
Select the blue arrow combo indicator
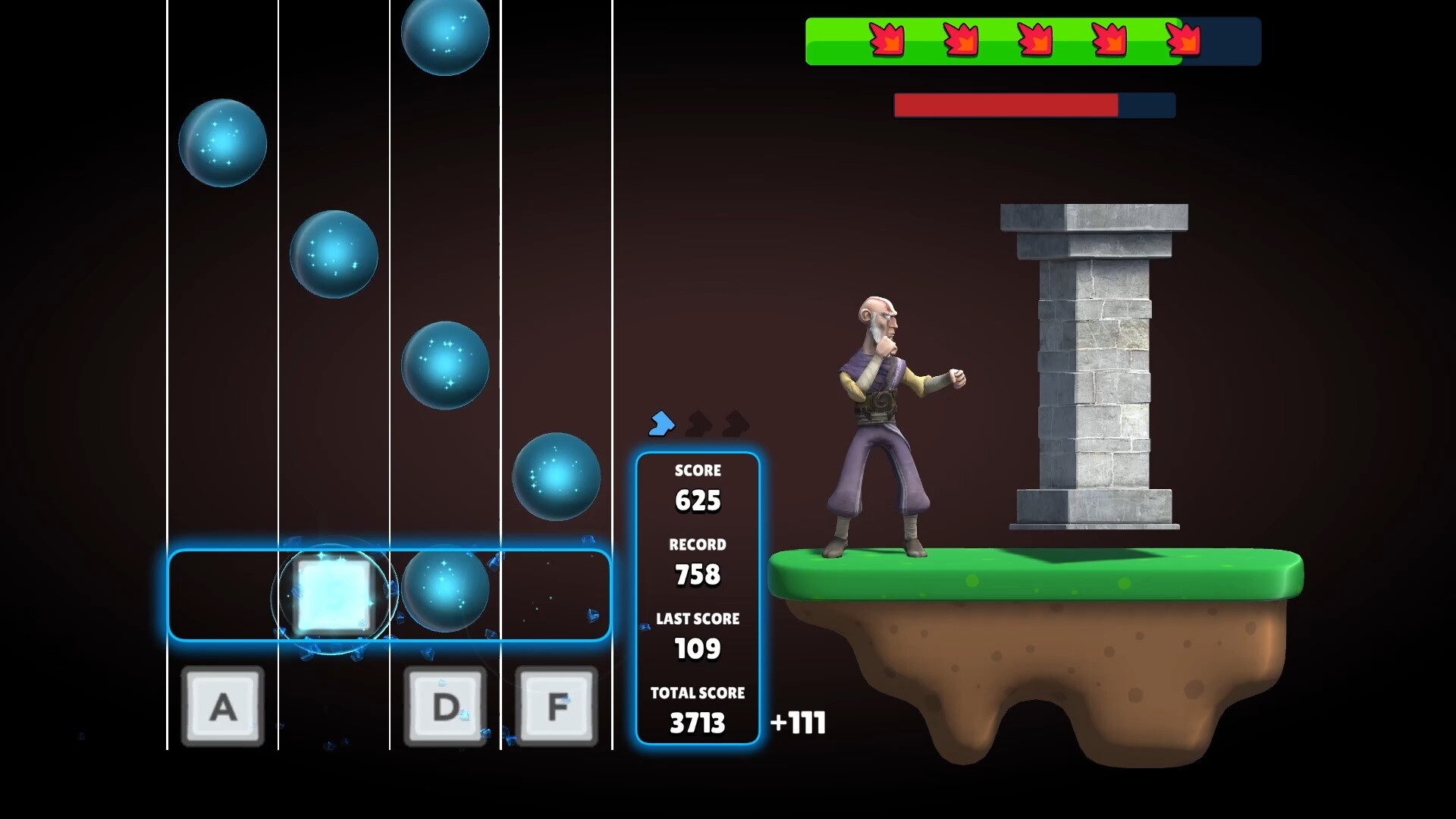point(661,424)
